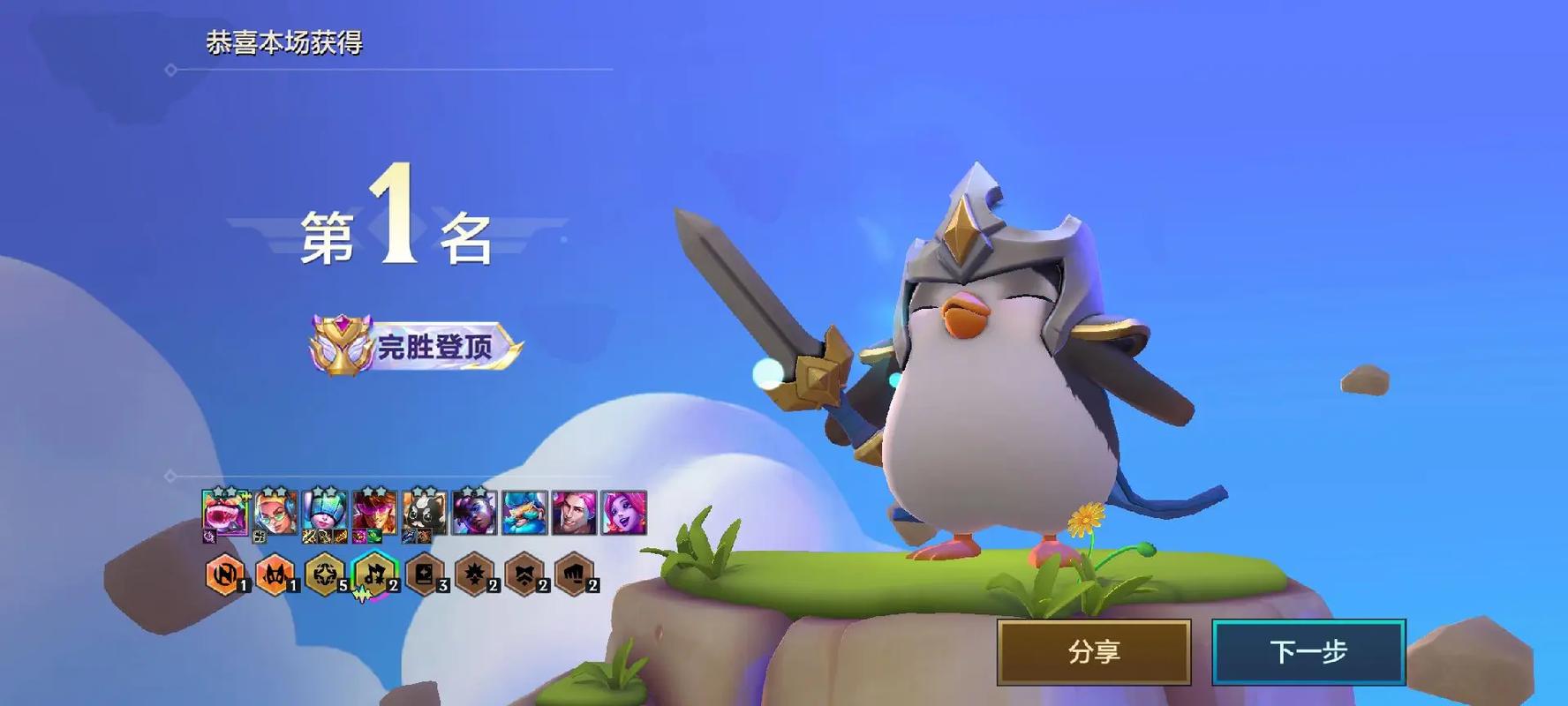
Task: Show the orange cat-mask trait details
Action: pyautogui.click(x=275, y=575)
